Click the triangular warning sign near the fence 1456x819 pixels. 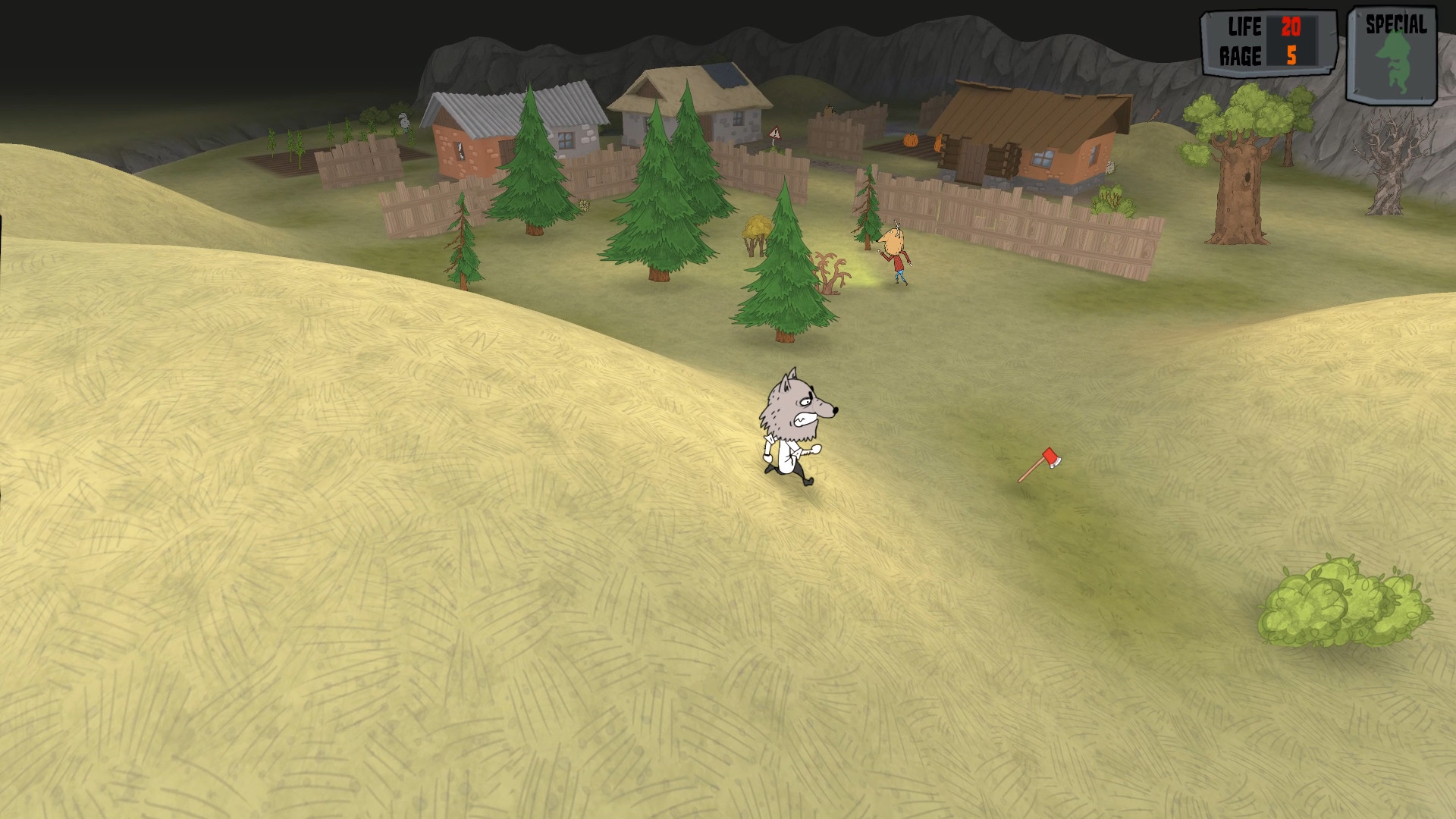(774, 133)
